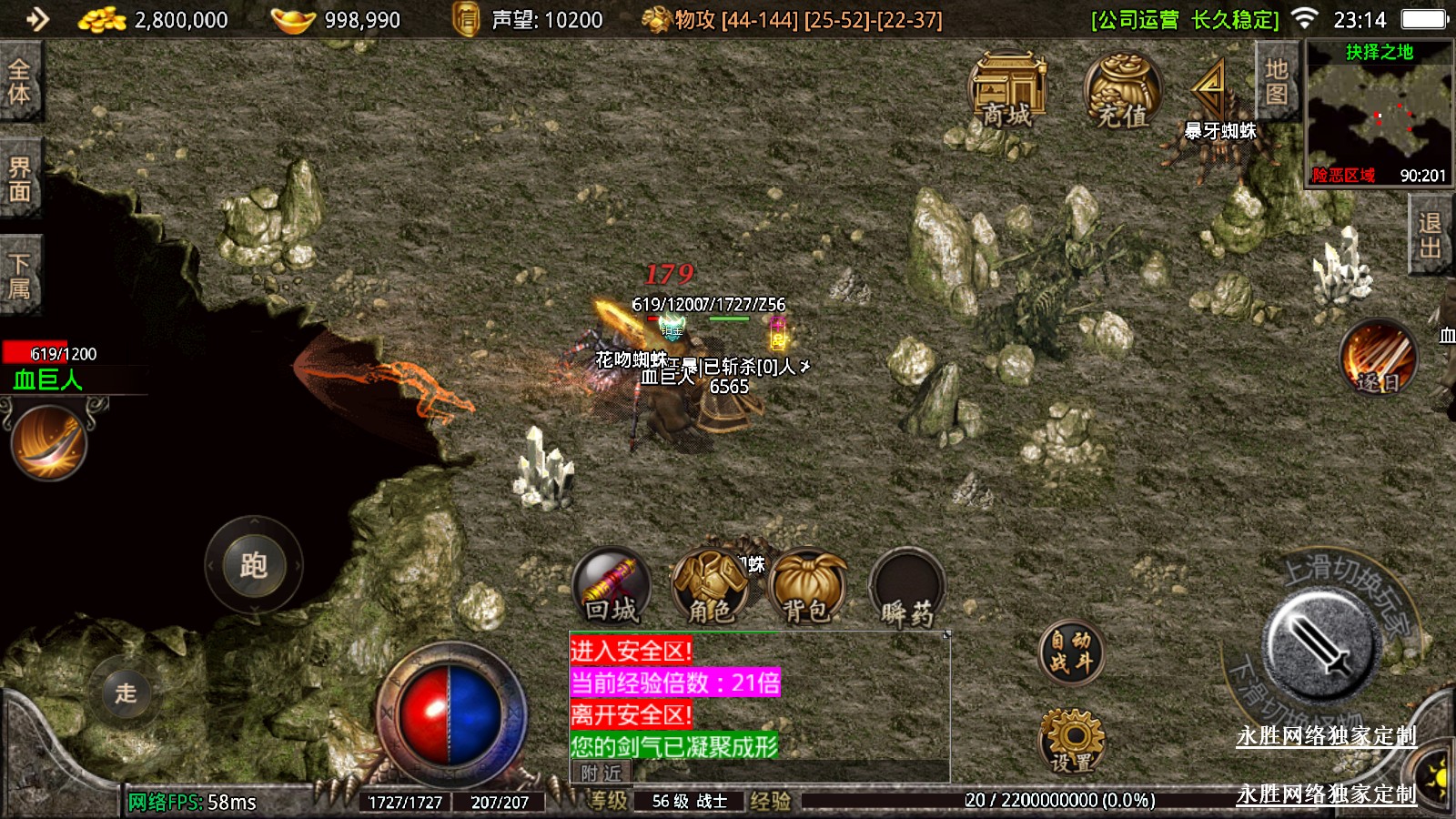Toggle 自动战斗 auto battle

(x=1071, y=652)
